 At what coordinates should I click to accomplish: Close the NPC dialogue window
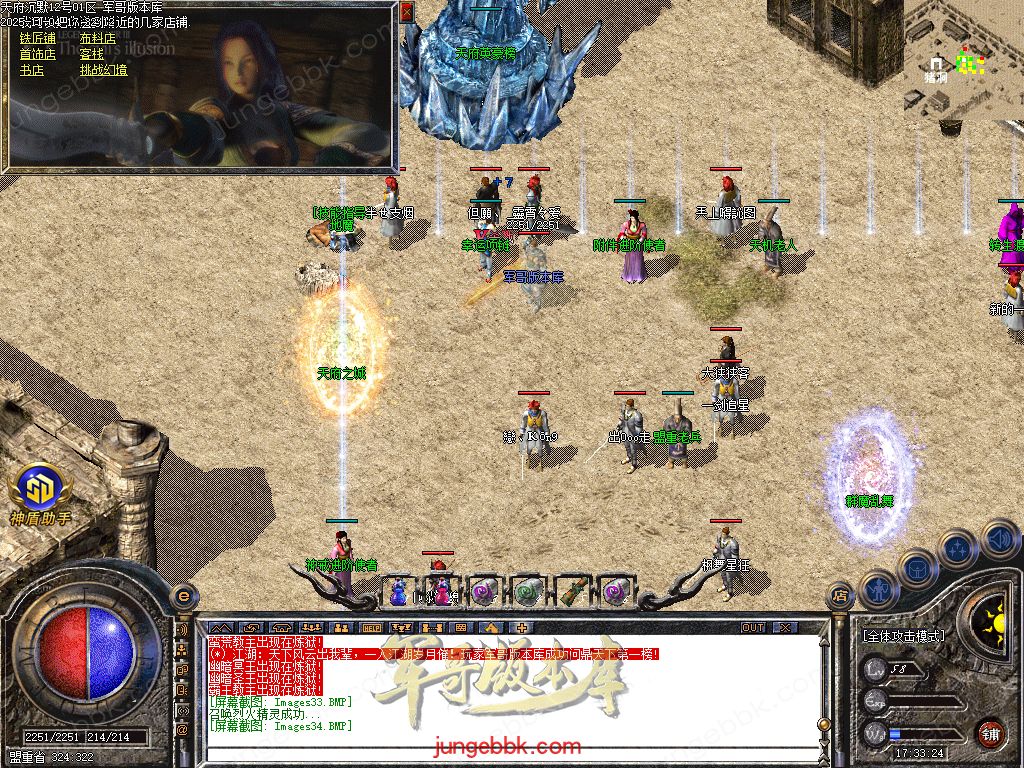406,12
